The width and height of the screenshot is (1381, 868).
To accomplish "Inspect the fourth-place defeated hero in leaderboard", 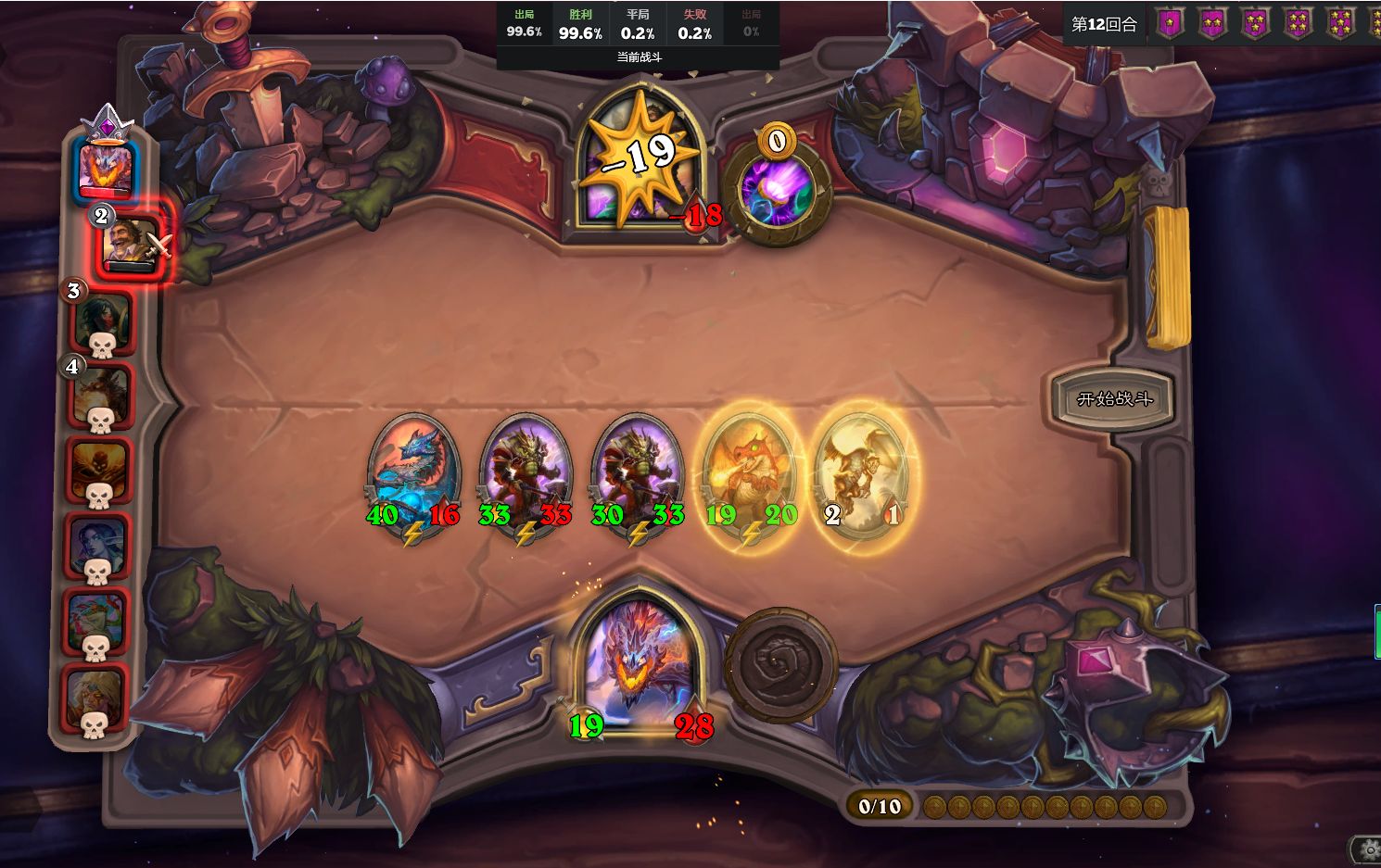I will (101, 396).
